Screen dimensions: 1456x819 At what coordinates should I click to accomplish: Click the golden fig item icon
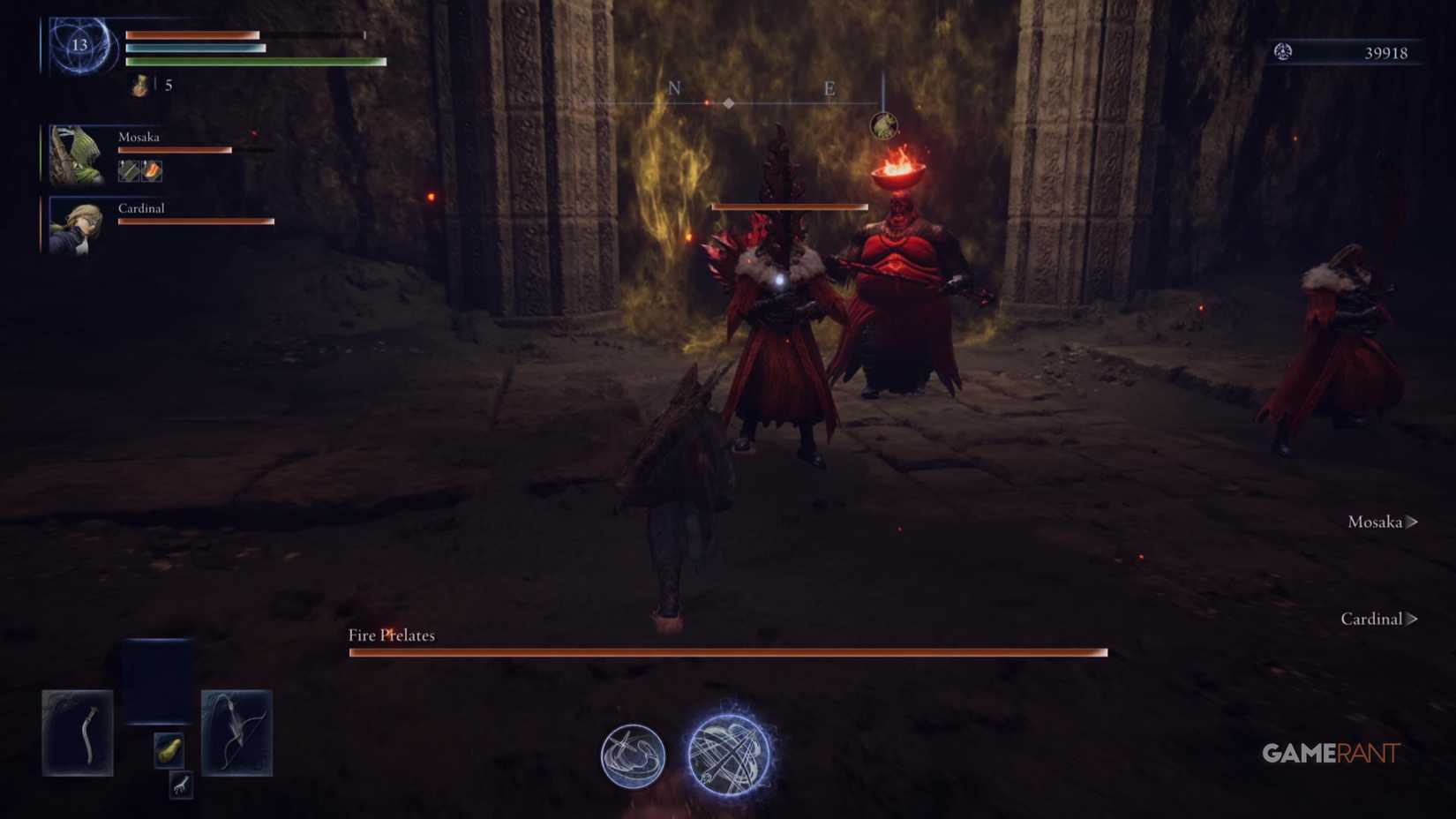click(169, 748)
